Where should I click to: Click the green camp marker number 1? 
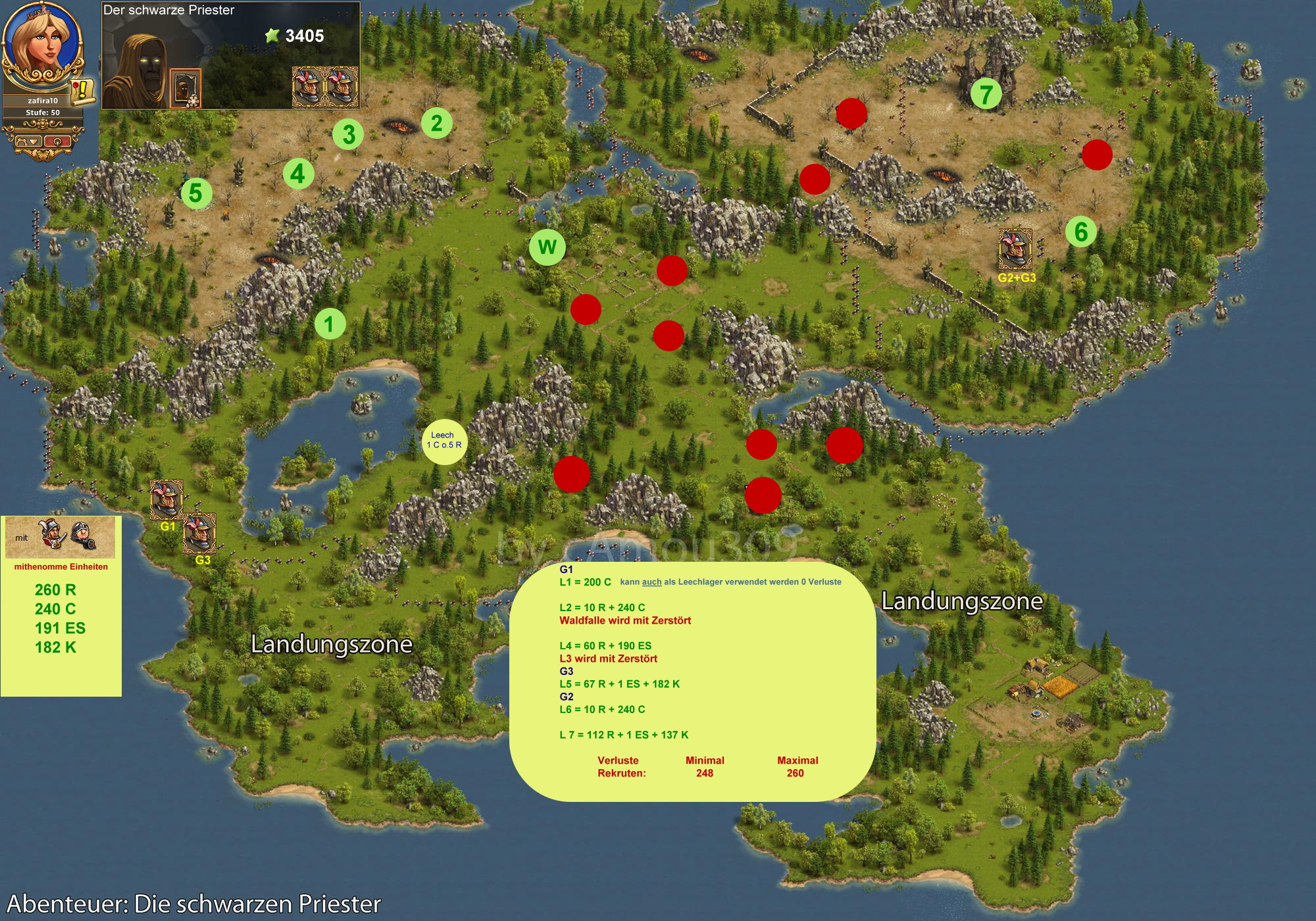click(330, 324)
